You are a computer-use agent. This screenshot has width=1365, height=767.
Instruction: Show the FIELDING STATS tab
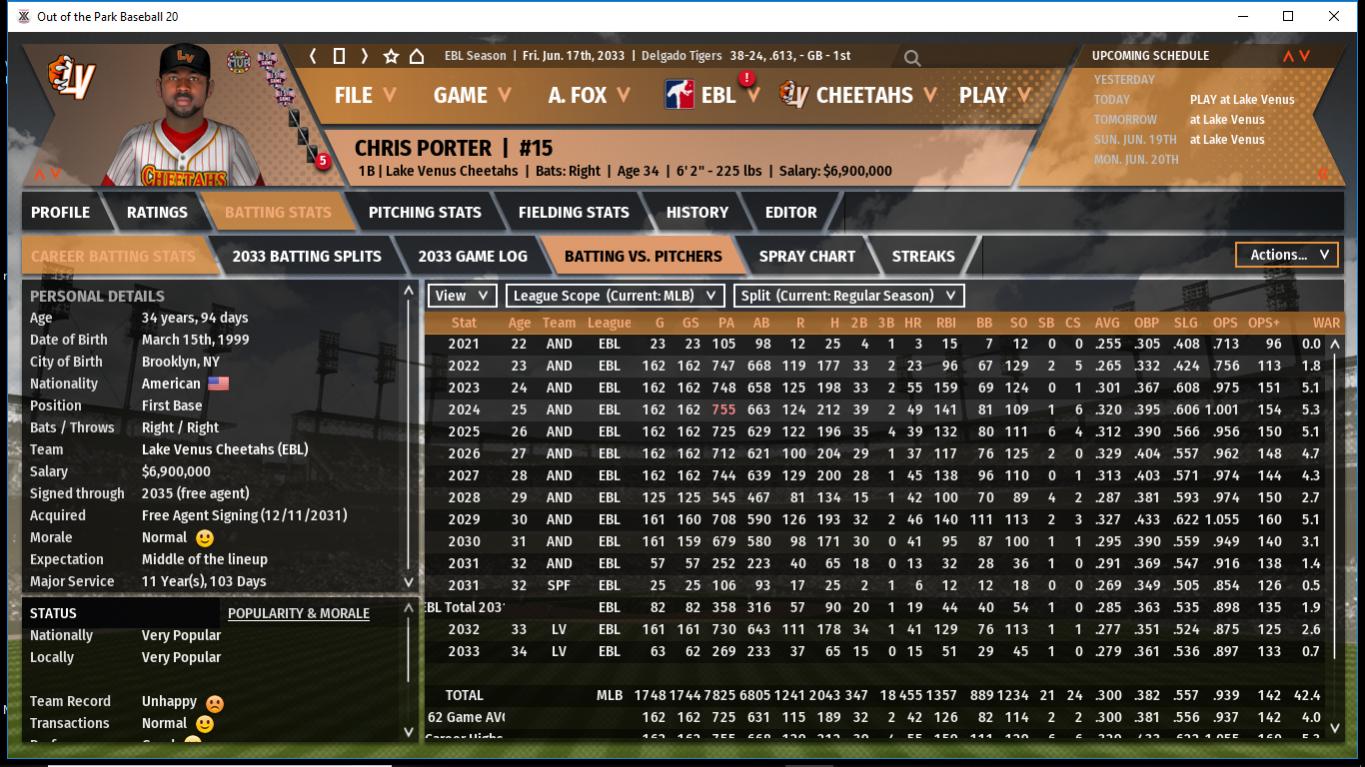[573, 212]
